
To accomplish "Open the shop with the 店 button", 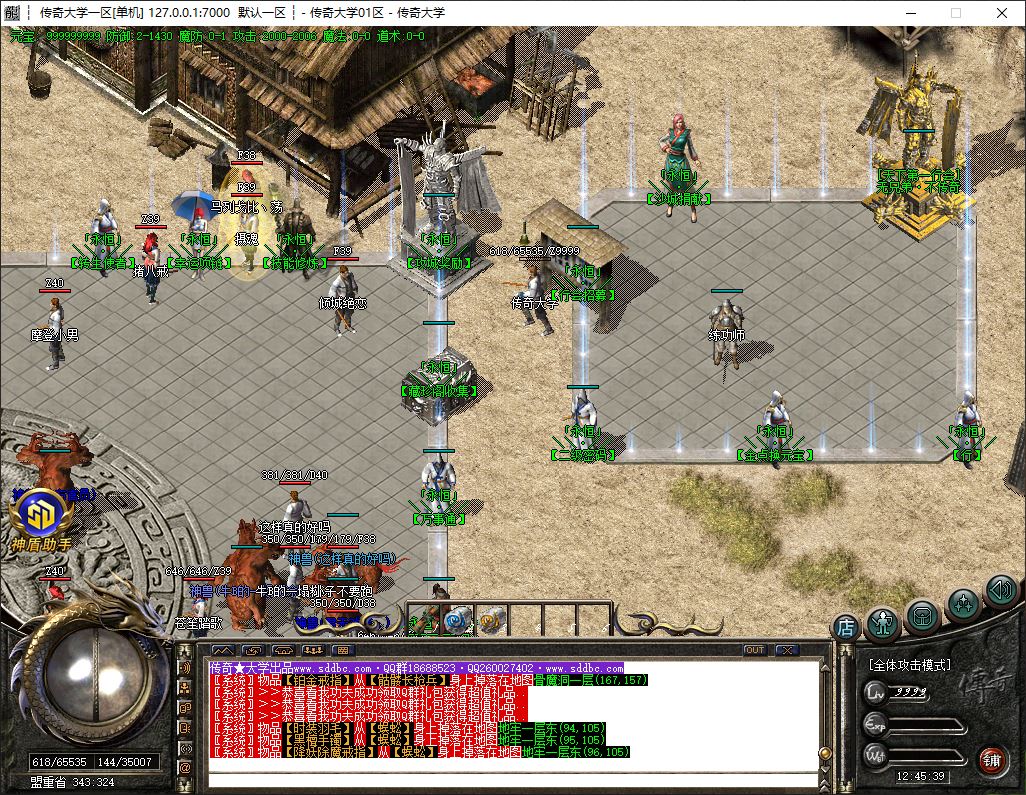I will (x=845, y=627).
